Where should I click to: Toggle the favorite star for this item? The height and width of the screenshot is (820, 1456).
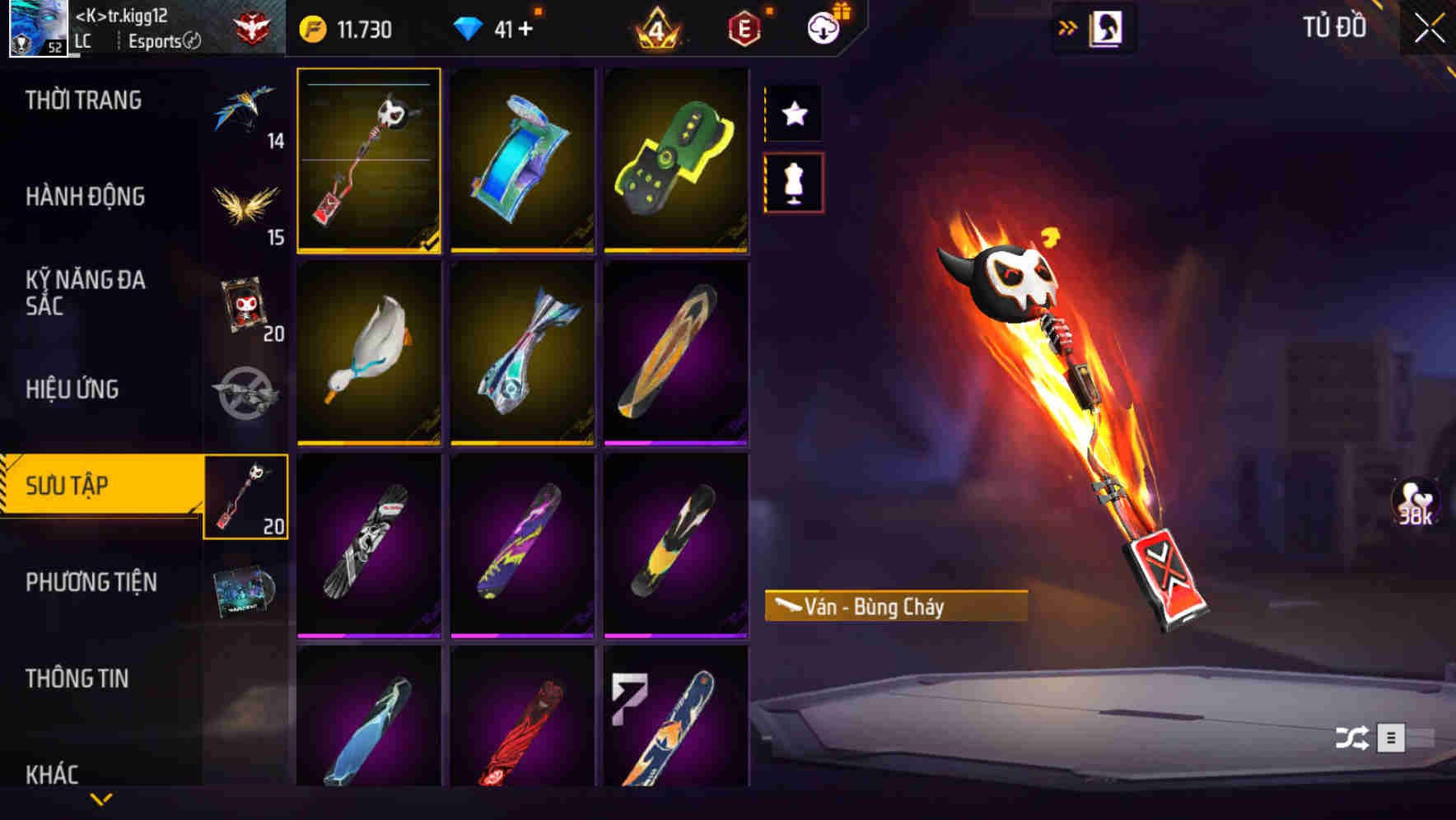pyautogui.click(x=793, y=114)
